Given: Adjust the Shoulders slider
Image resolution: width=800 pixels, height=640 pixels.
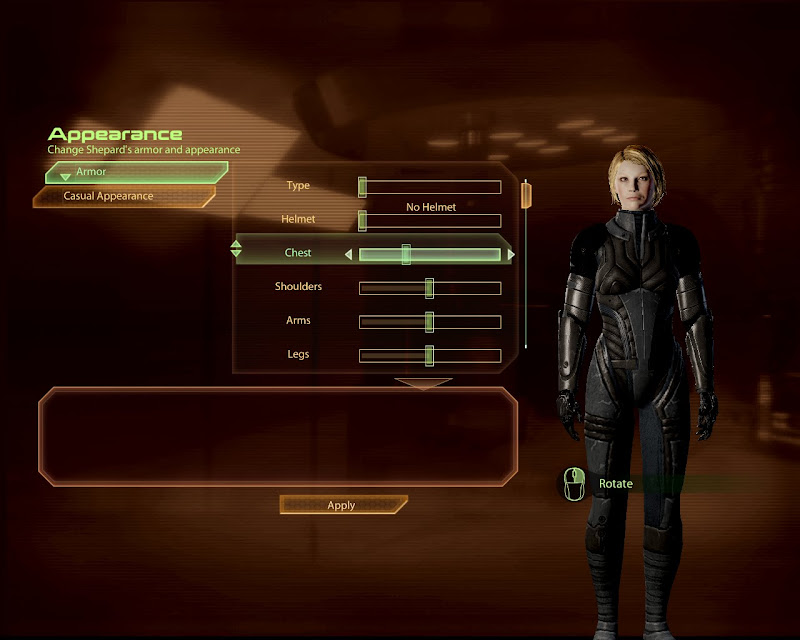Looking at the screenshot, I should 430,289.
